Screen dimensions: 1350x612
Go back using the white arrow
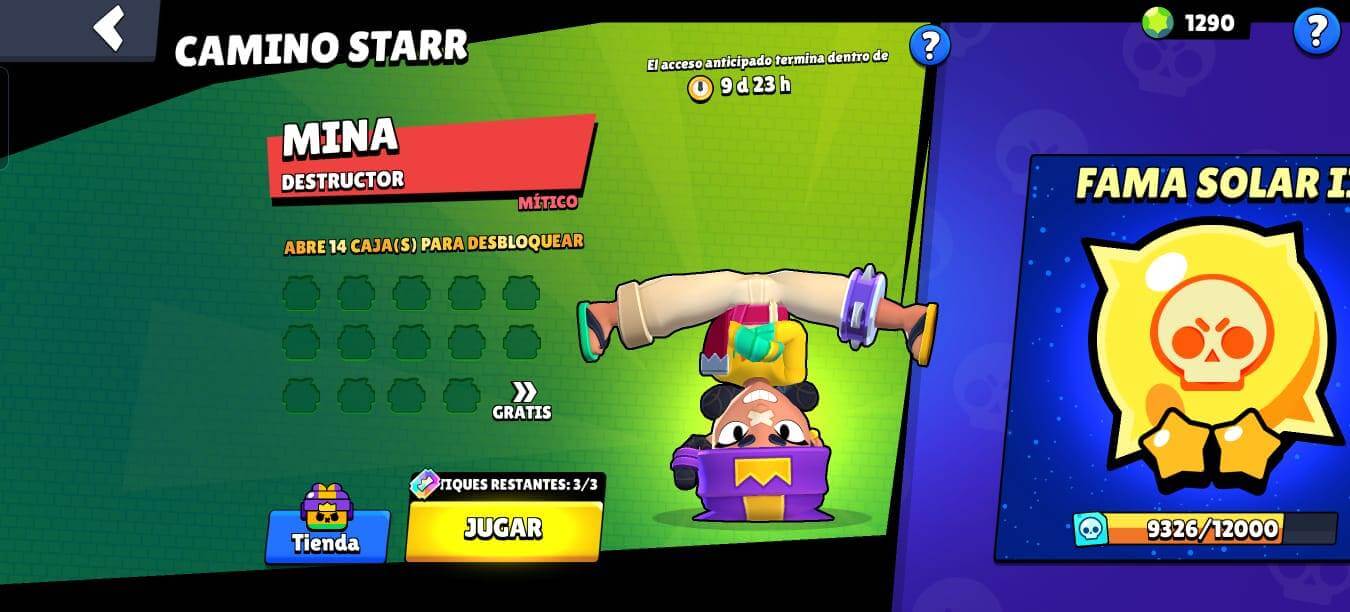click(109, 27)
